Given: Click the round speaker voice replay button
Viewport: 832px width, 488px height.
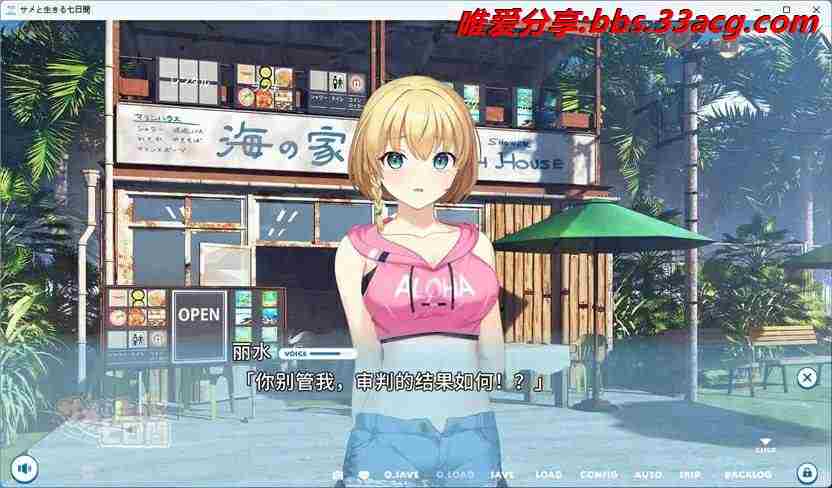Looking at the screenshot, I should [25, 467].
